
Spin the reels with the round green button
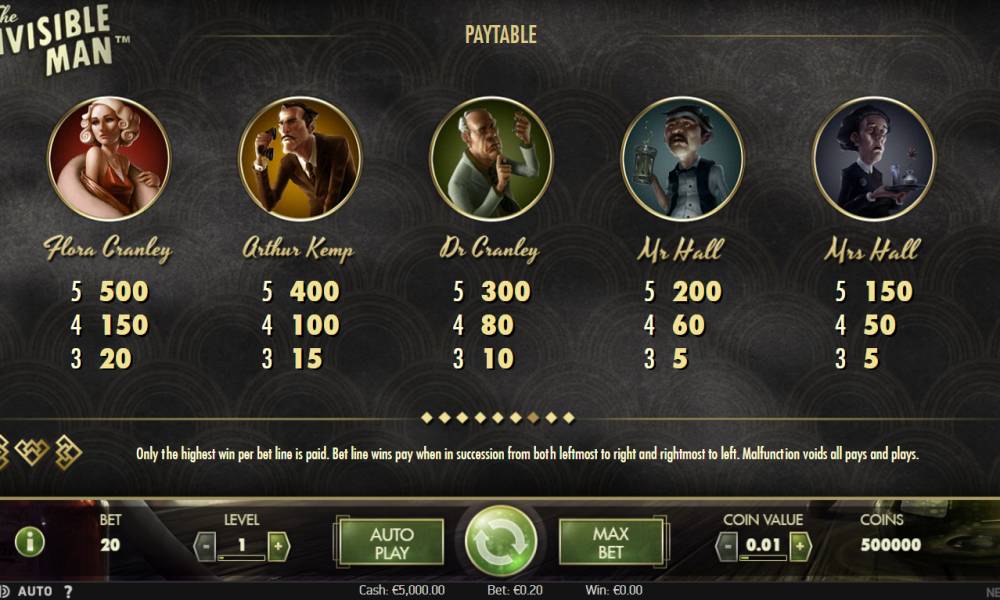(x=501, y=541)
